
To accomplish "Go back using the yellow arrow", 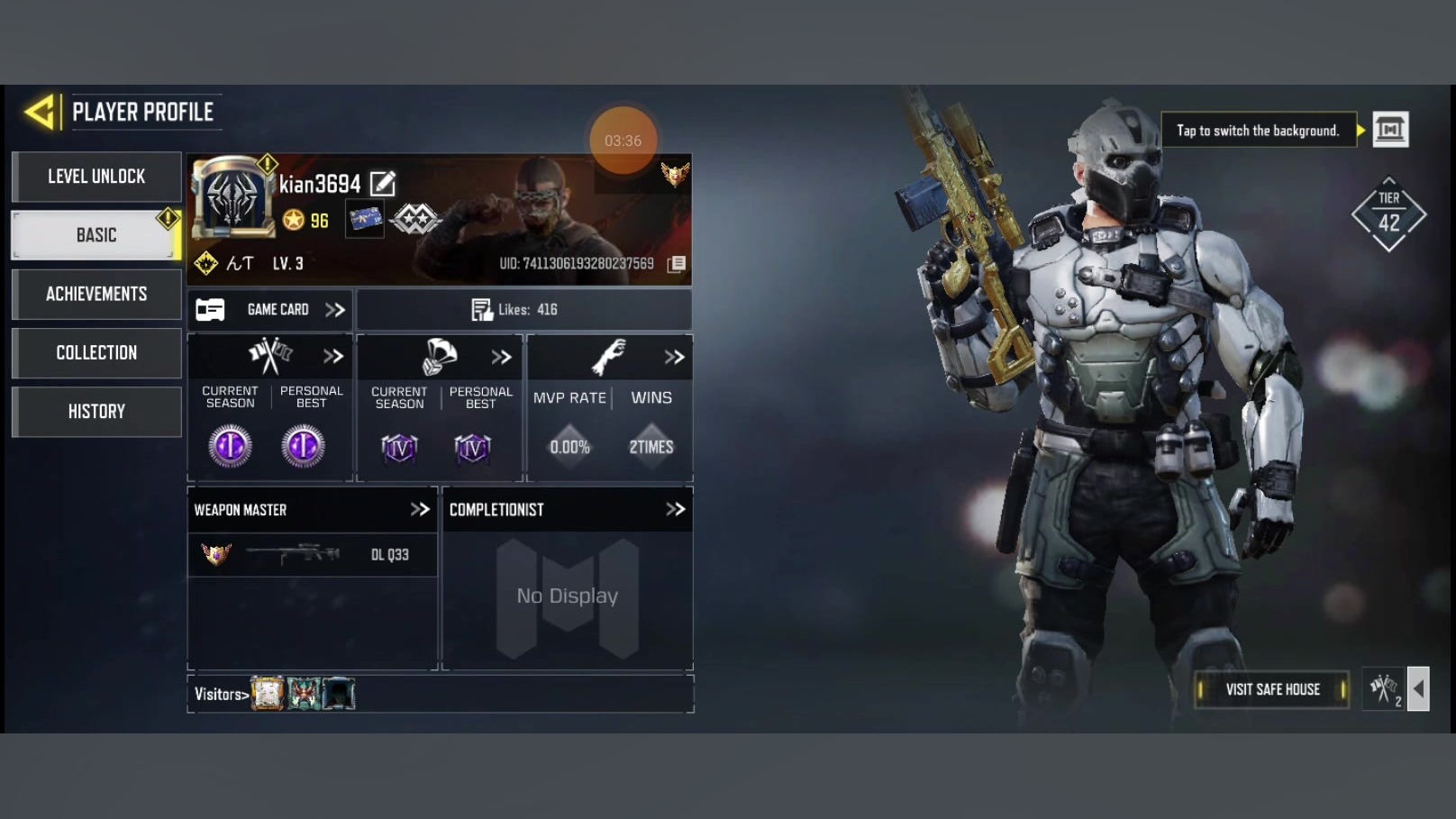I will 41,113.
